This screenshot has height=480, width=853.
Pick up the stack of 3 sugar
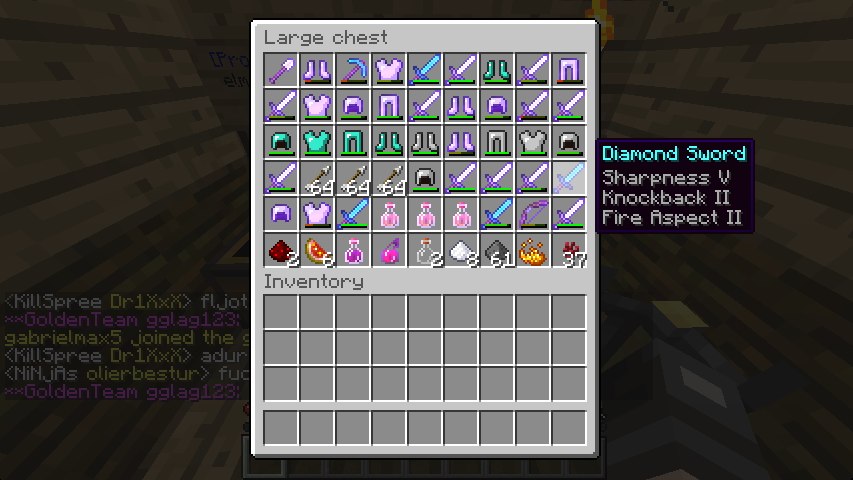[461, 249]
